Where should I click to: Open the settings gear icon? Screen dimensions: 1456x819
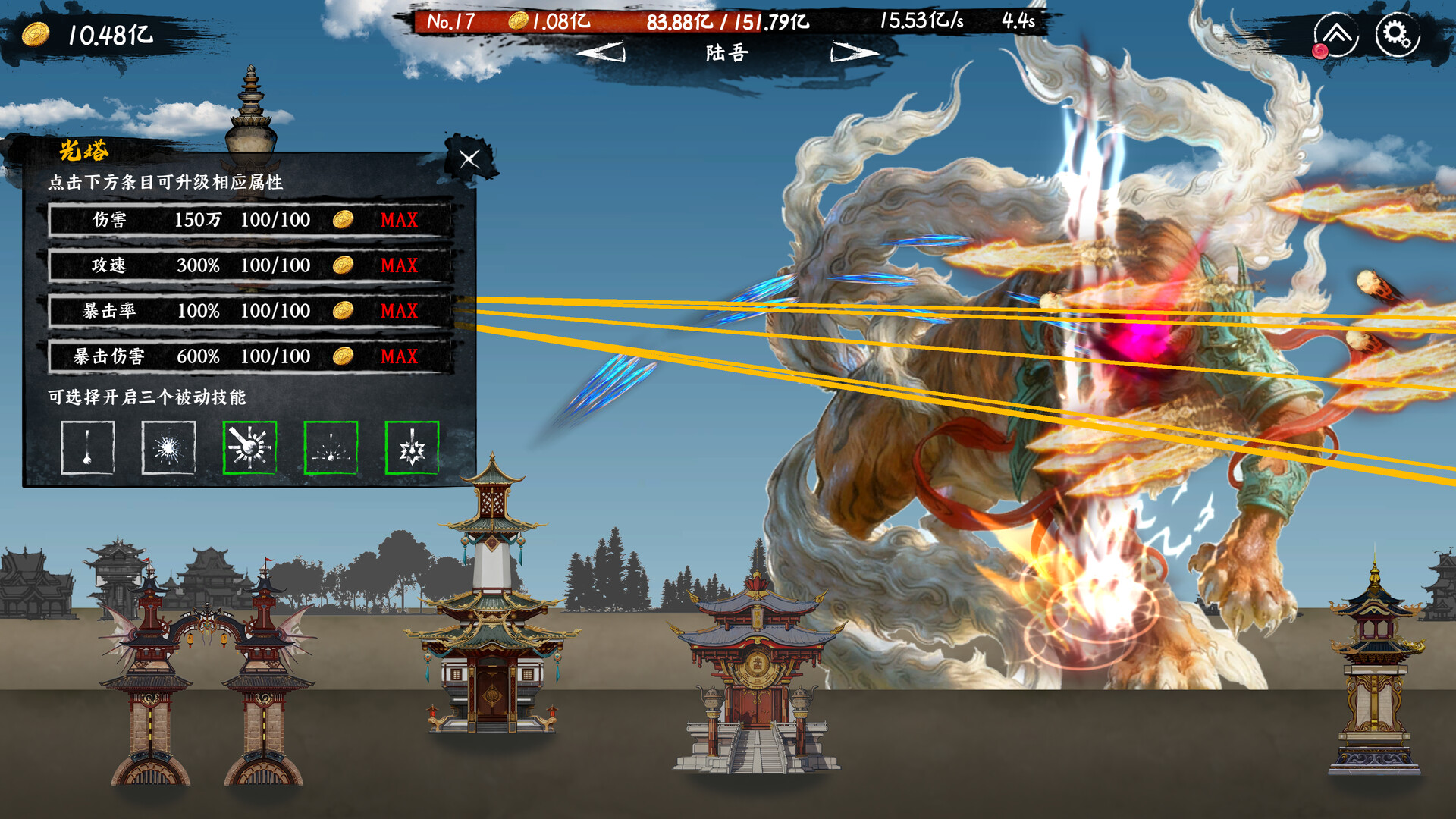tap(1396, 33)
